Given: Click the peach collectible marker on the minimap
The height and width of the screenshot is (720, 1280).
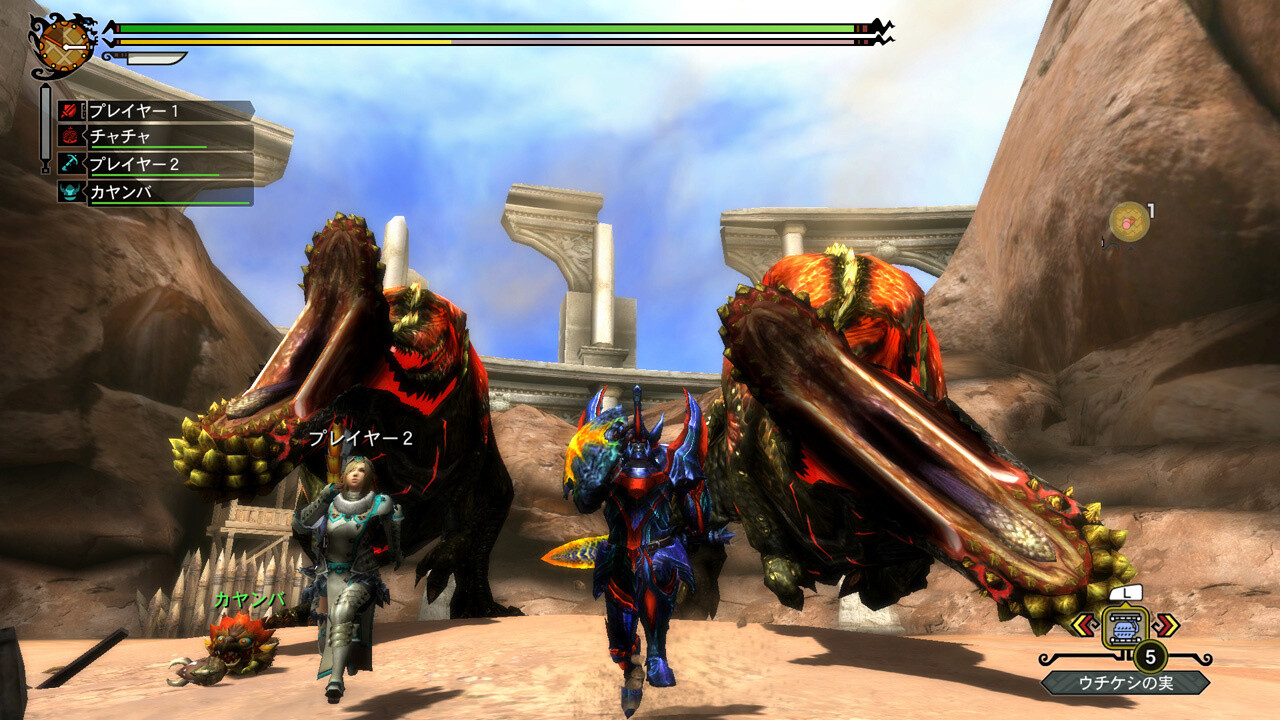Looking at the screenshot, I should [1127, 220].
